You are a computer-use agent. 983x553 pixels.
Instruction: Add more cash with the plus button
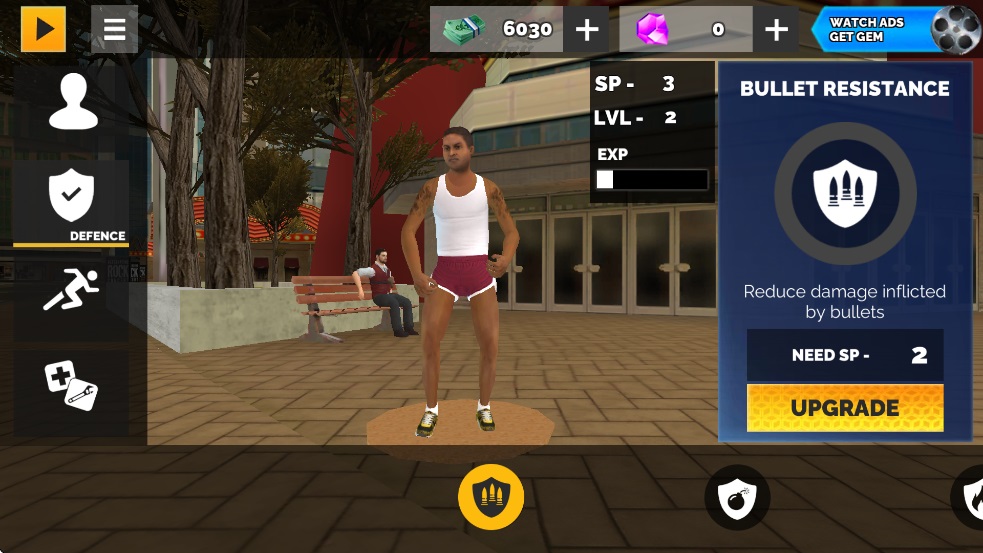[x=587, y=30]
